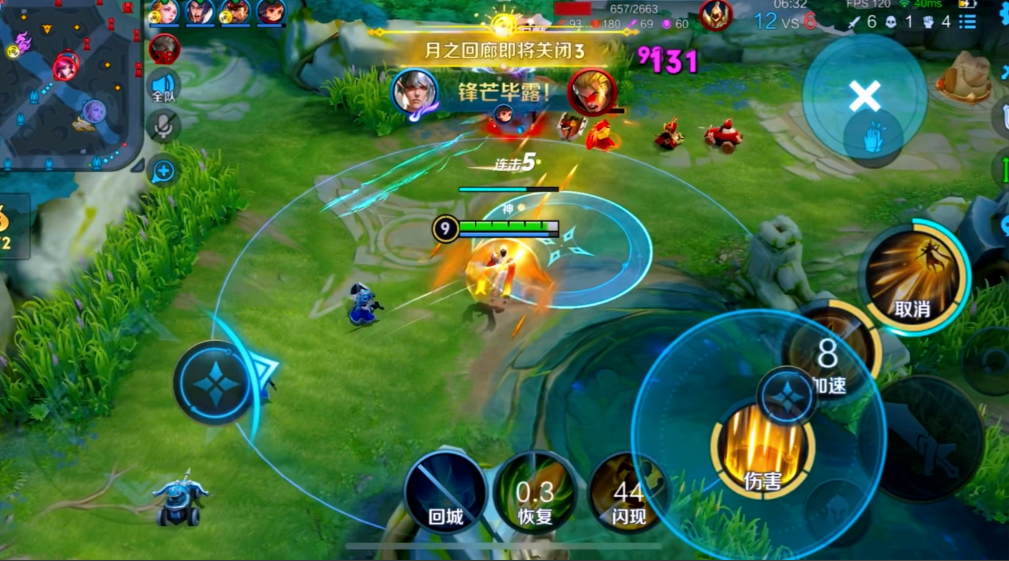Activate 回城 recall to base
1009x561 pixels.
(x=445, y=492)
